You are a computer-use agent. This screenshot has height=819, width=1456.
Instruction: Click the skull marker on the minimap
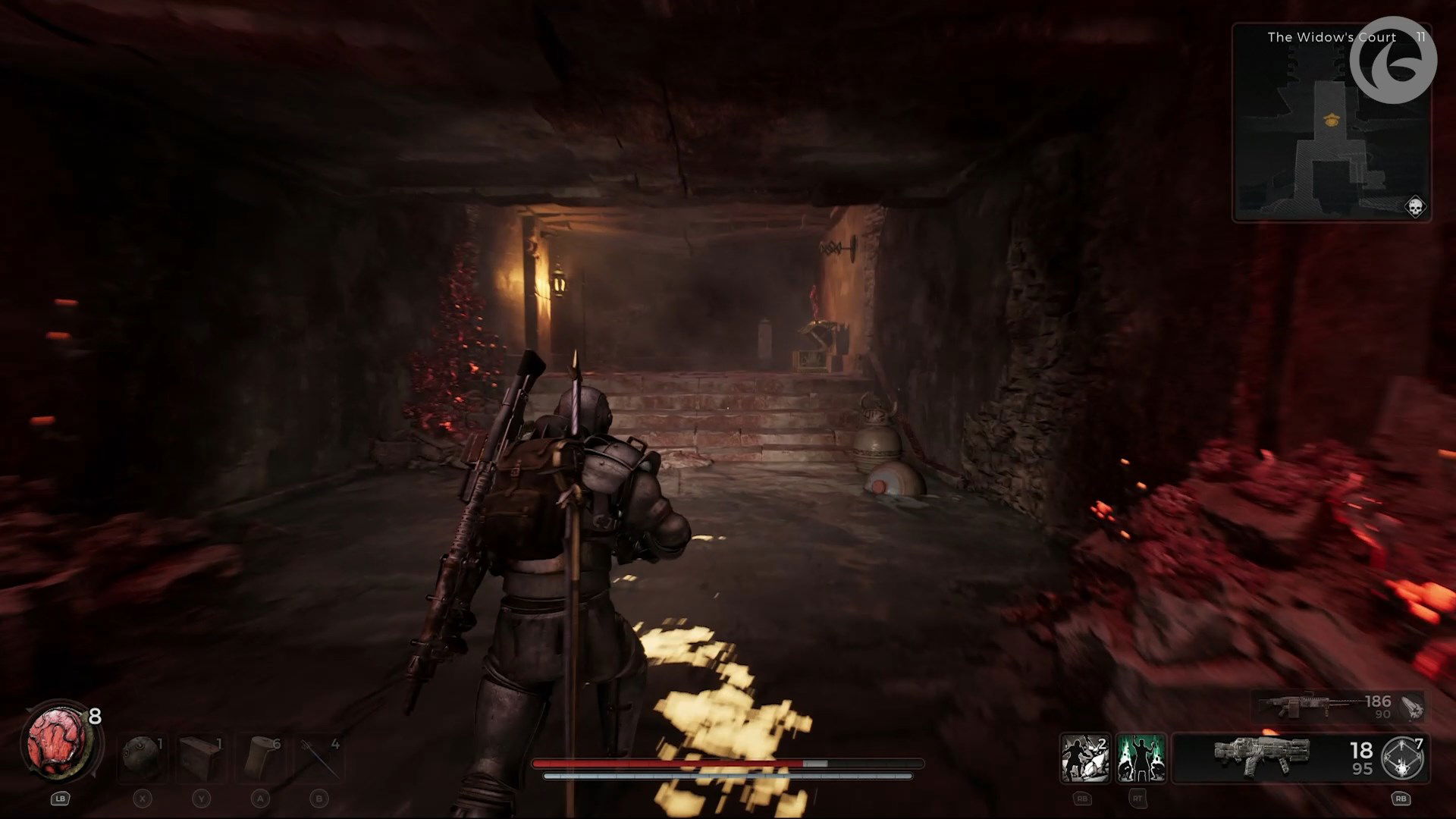pyautogui.click(x=1414, y=206)
